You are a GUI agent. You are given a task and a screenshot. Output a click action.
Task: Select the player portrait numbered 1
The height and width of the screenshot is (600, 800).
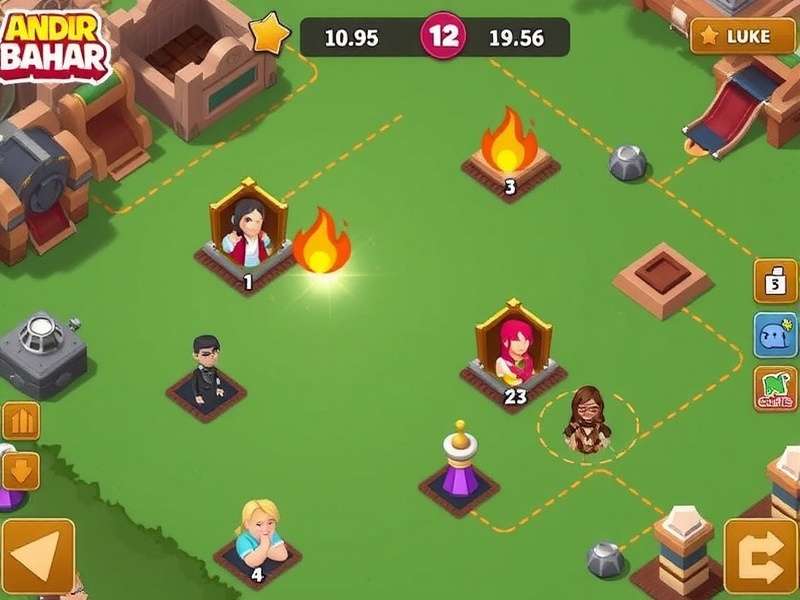[247, 238]
